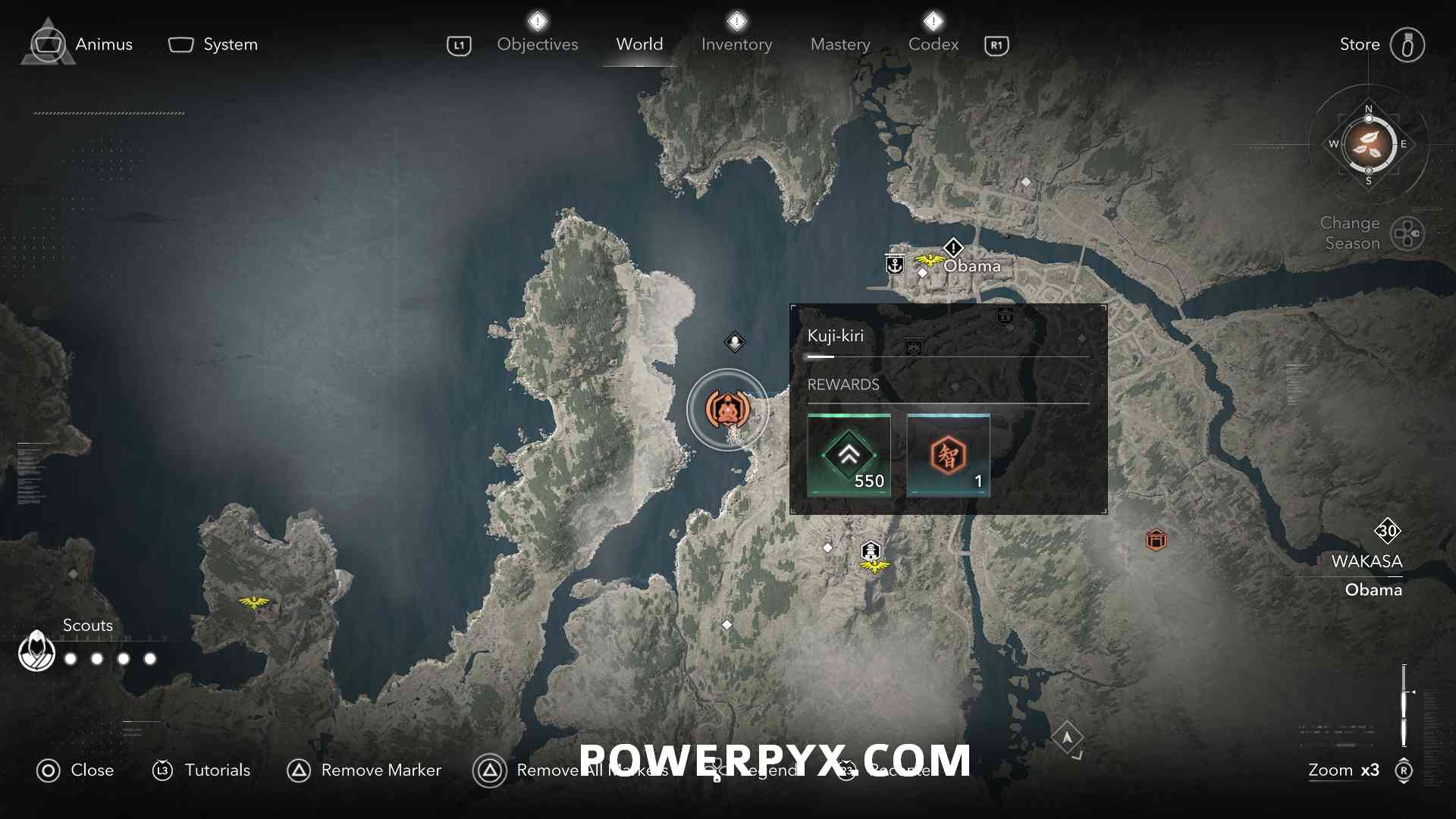Open the Codex tab
Screen dimensions: 1456x819
coord(934,45)
